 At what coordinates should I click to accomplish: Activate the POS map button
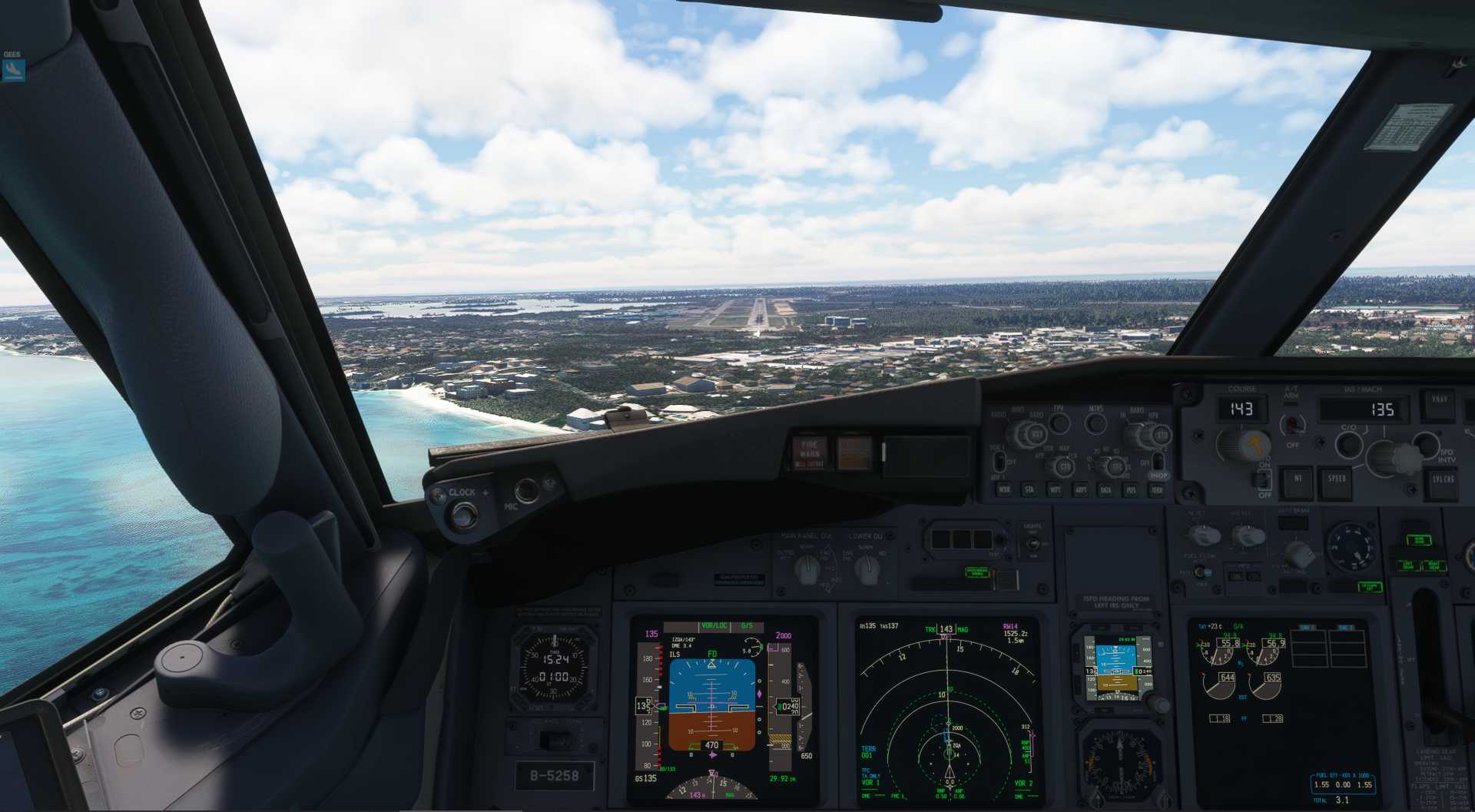pyautogui.click(x=1131, y=489)
